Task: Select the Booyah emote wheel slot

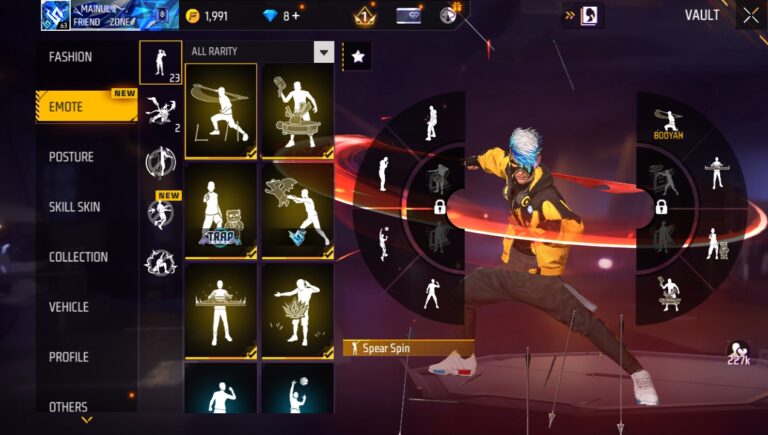Action: click(669, 123)
